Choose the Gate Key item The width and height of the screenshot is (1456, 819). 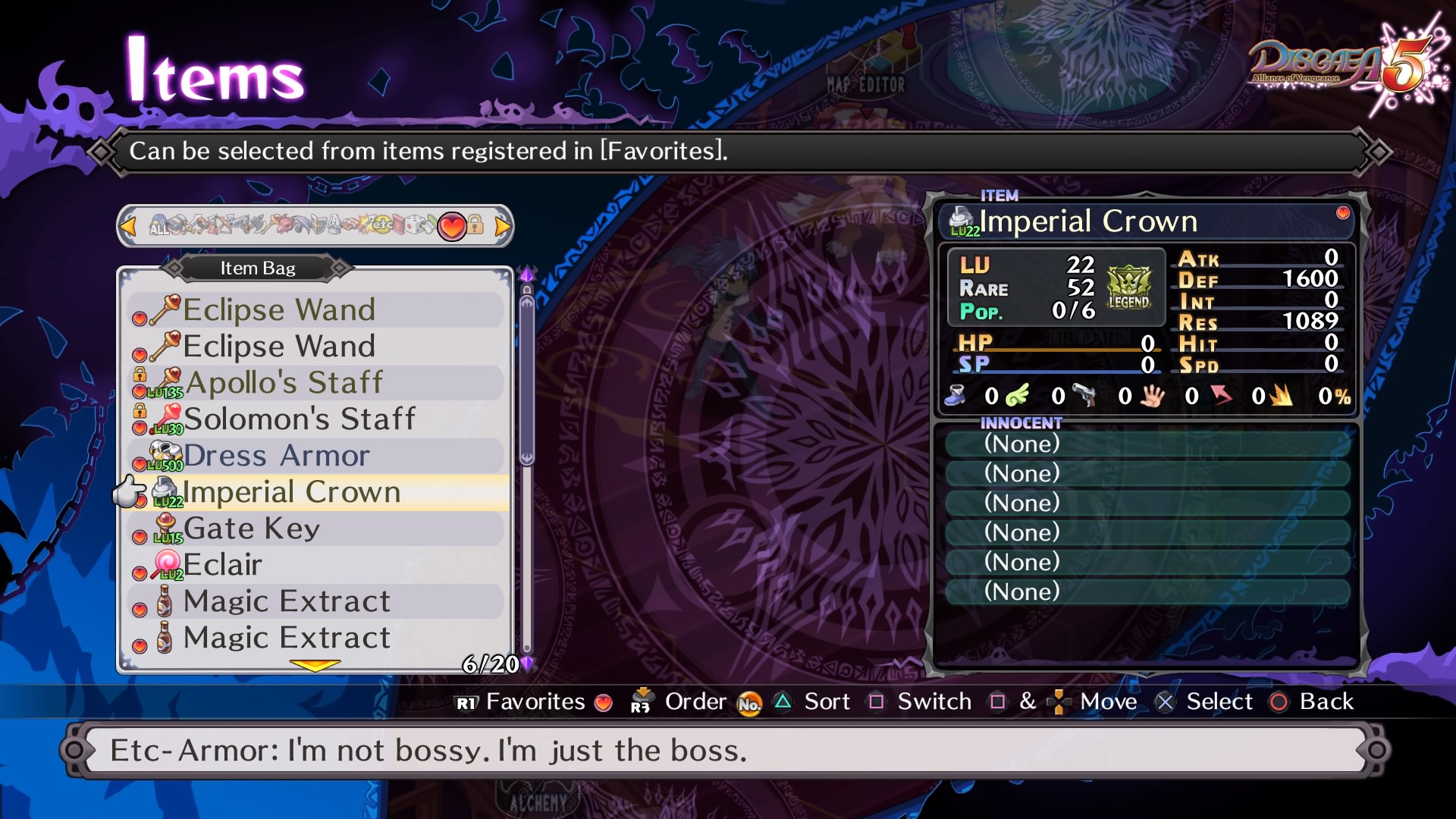click(252, 529)
